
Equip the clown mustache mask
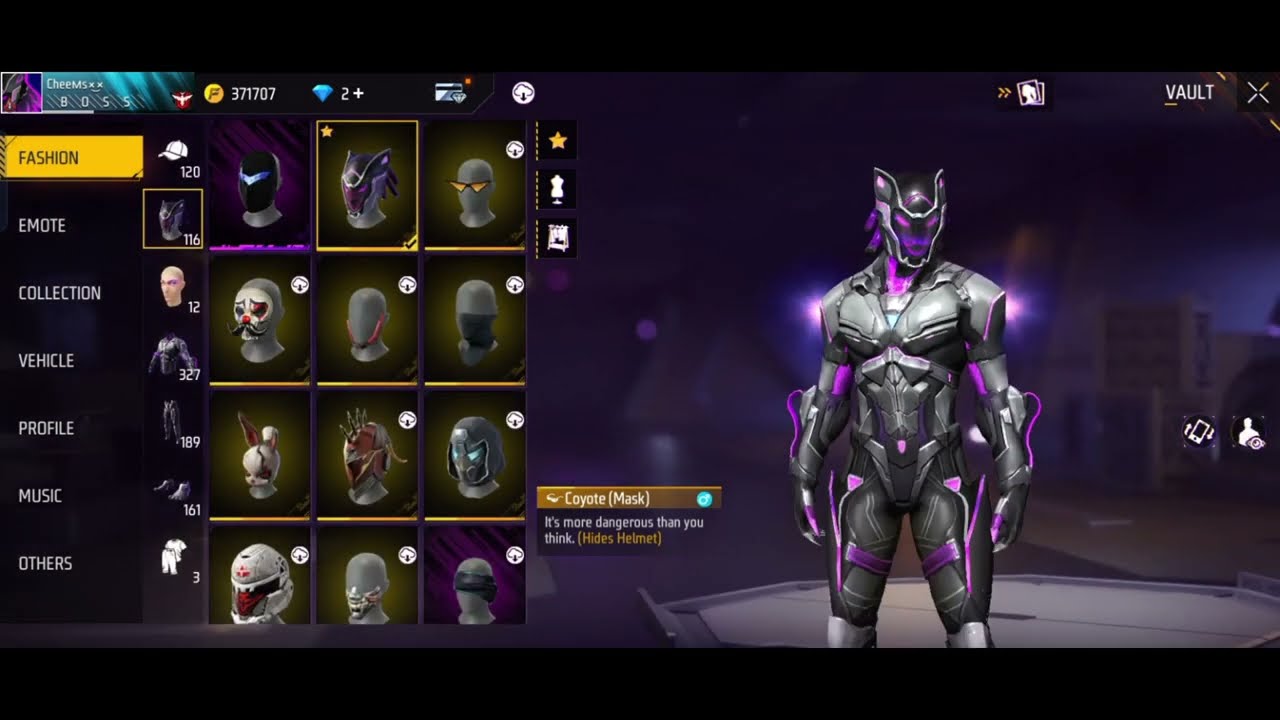(x=259, y=319)
